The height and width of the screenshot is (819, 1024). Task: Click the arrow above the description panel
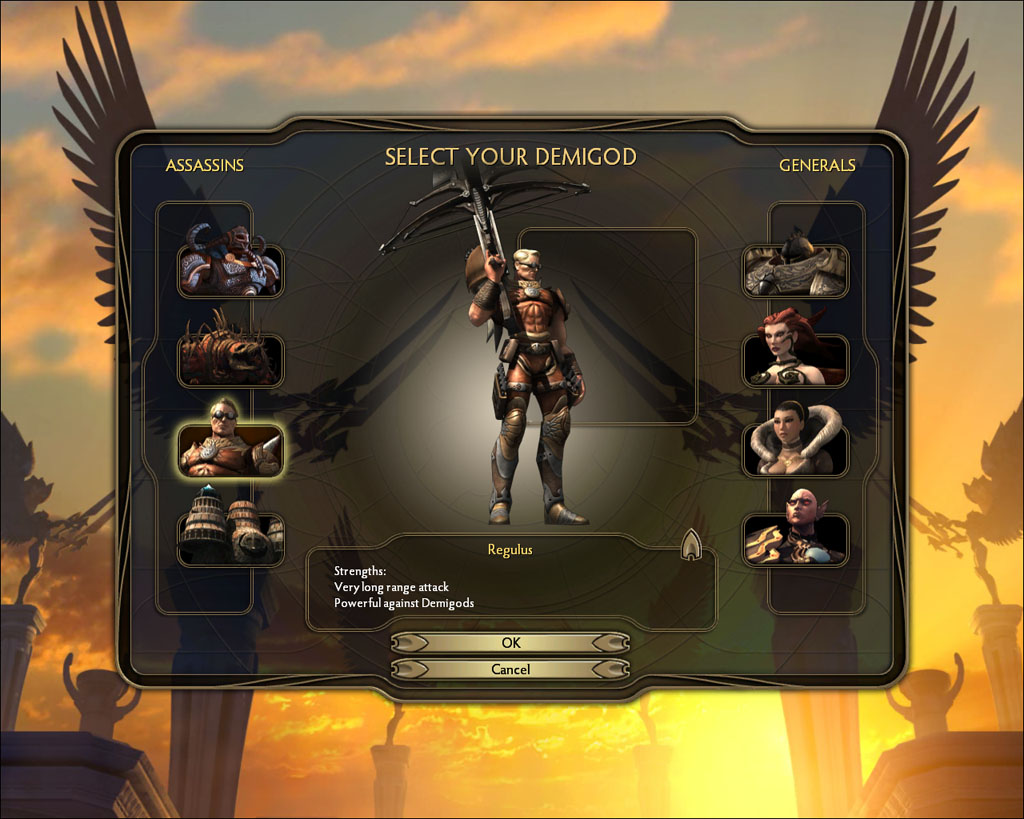pyautogui.click(x=691, y=545)
